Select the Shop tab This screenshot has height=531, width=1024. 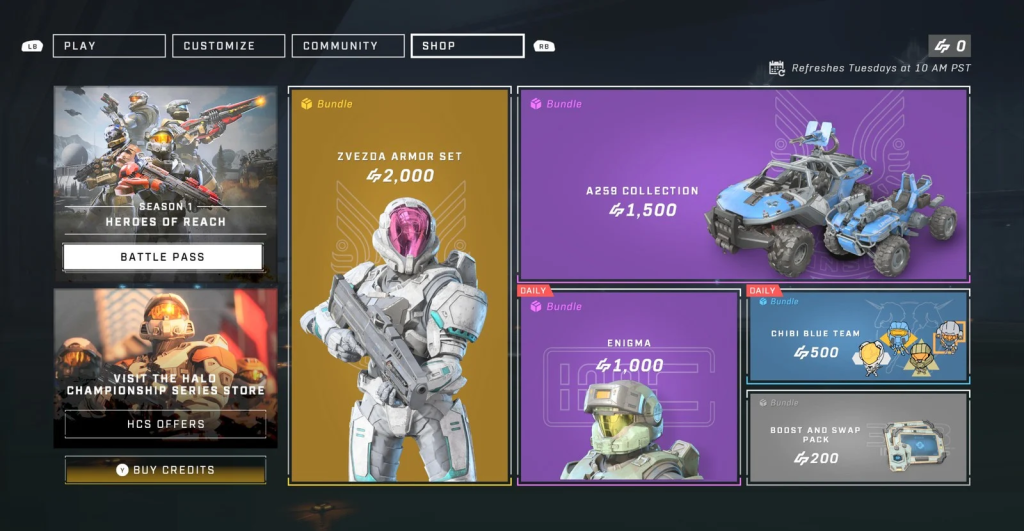coord(467,46)
